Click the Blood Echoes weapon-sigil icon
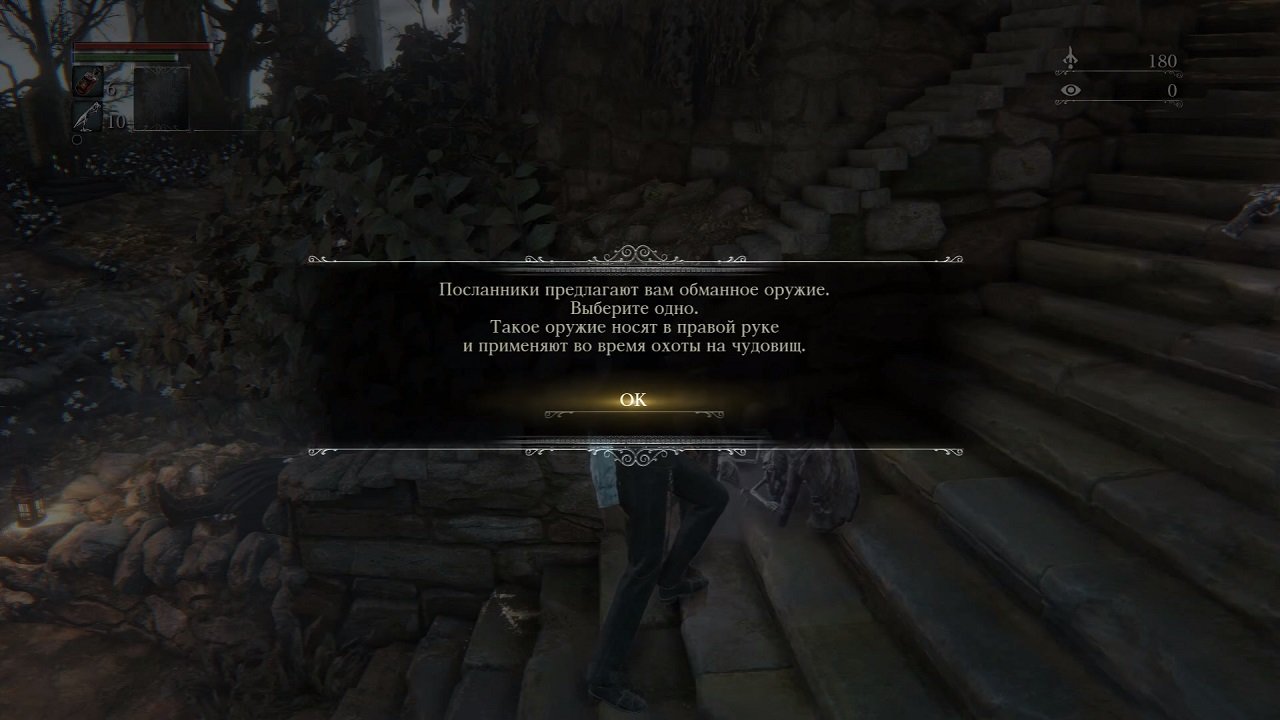Viewport: 1280px width, 720px height. tap(1070, 58)
